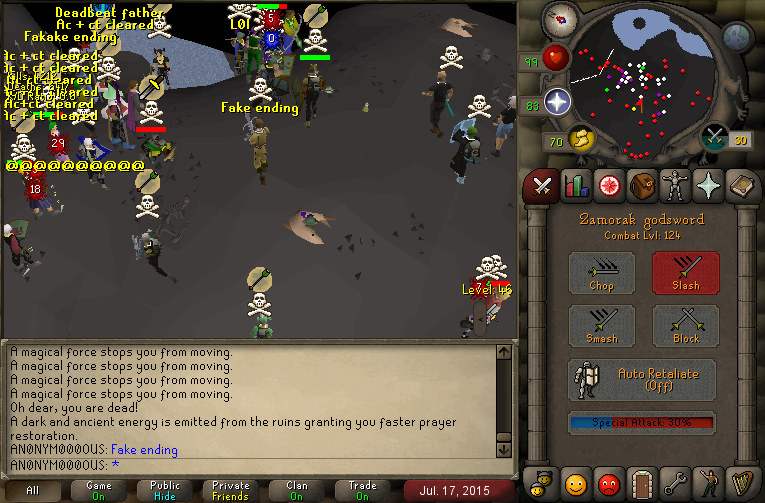Open the Stats tab with bar chart icon
Image resolution: width=765 pixels, height=503 pixels.
click(x=575, y=185)
